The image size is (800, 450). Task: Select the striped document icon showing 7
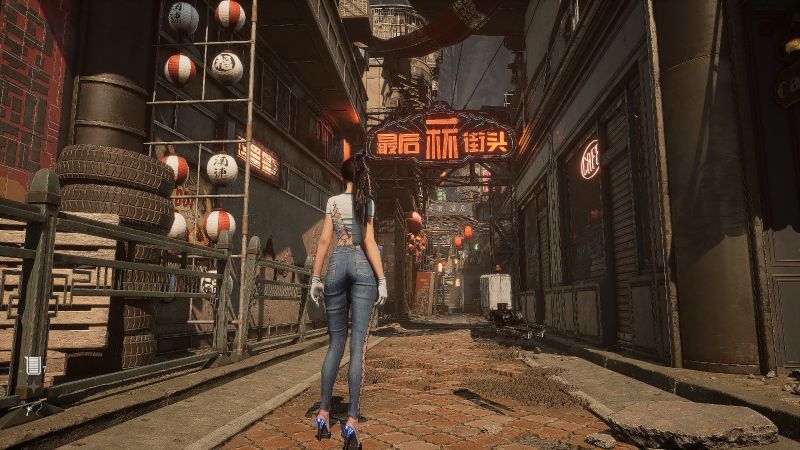click(x=33, y=366)
